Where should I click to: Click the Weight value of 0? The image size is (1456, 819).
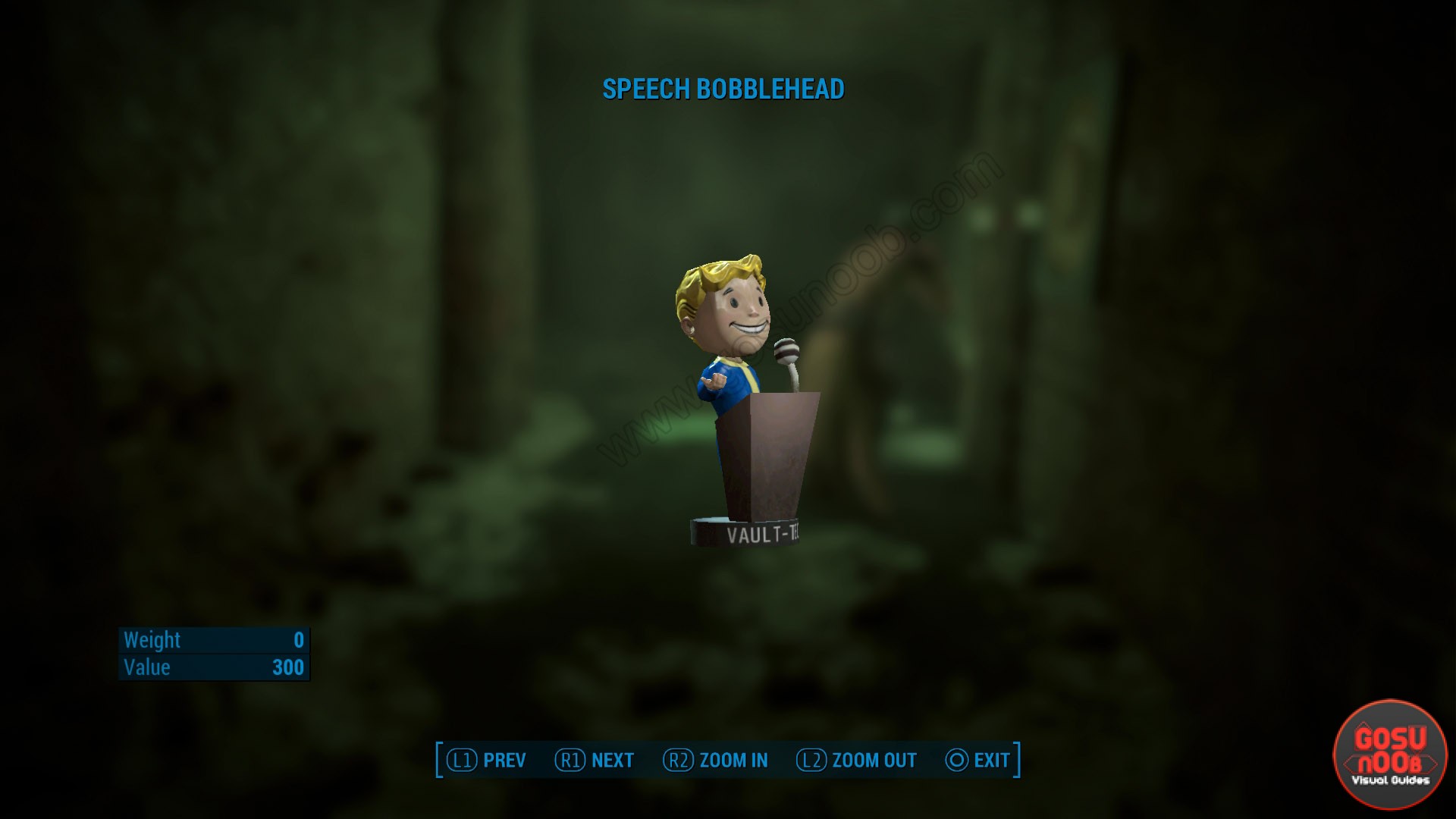[x=297, y=641]
